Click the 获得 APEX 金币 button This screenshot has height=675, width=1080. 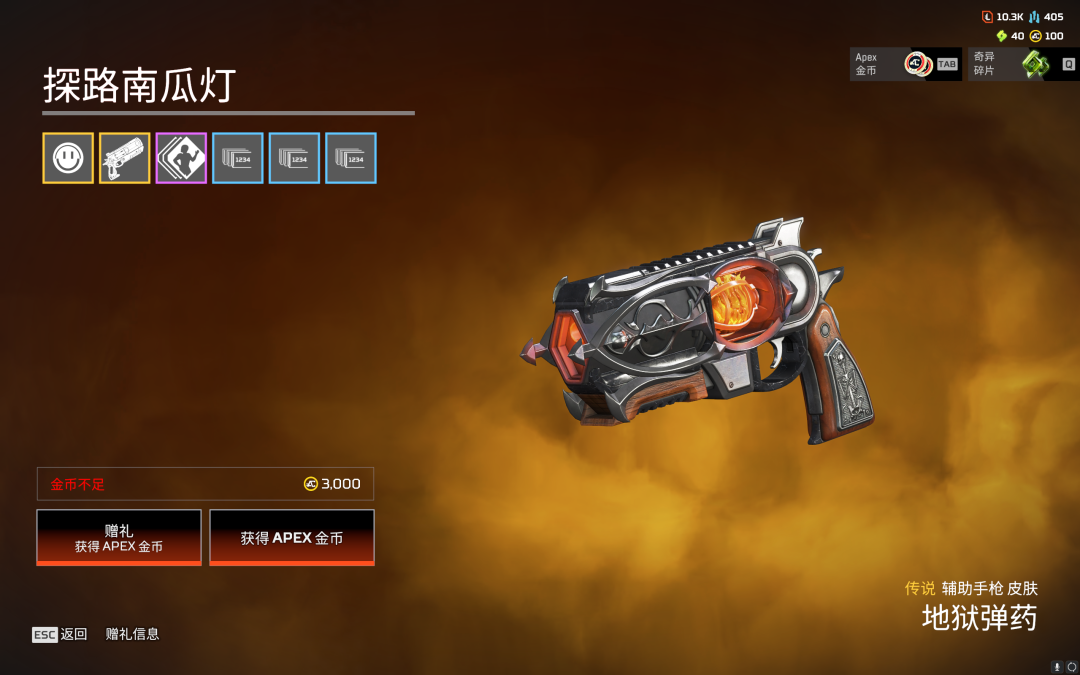292,537
